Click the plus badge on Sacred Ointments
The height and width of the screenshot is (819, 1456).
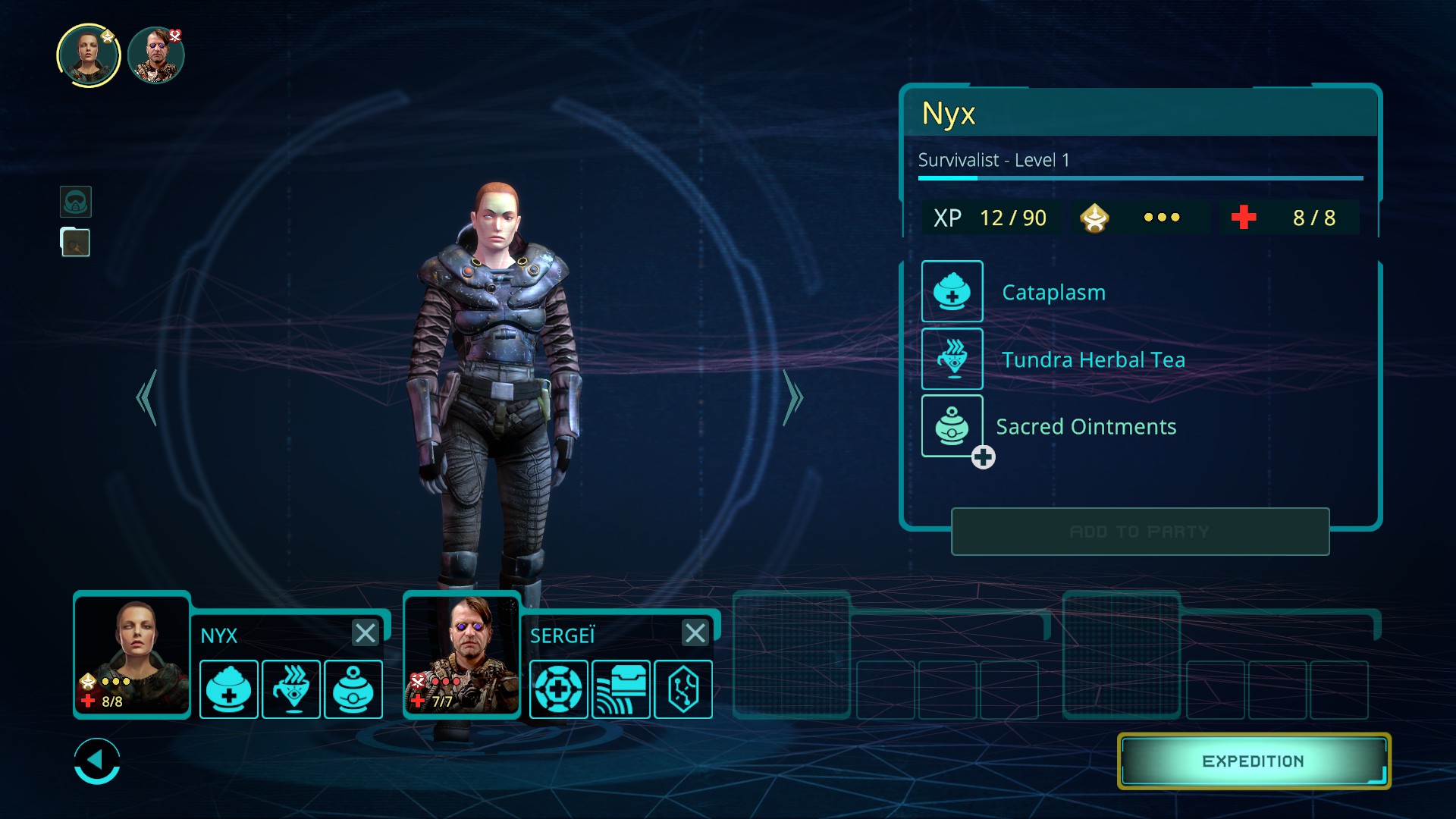(984, 457)
